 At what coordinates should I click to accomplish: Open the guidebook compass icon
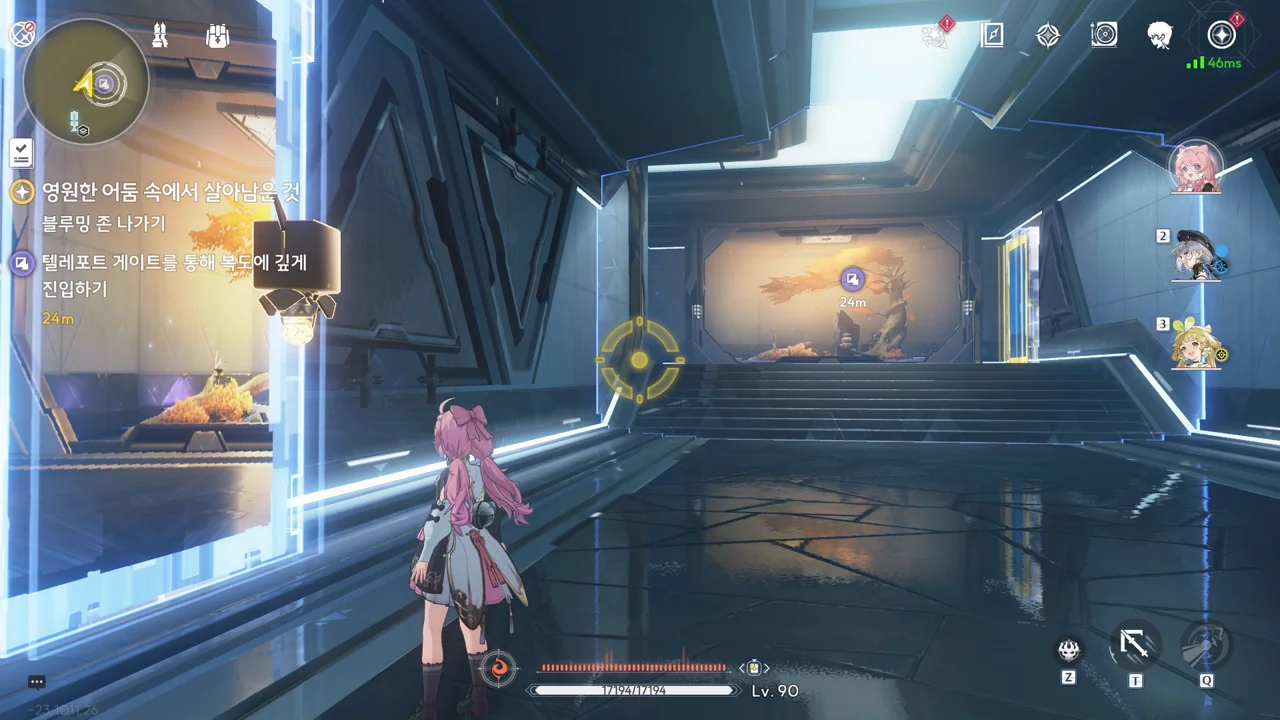[991, 36]
